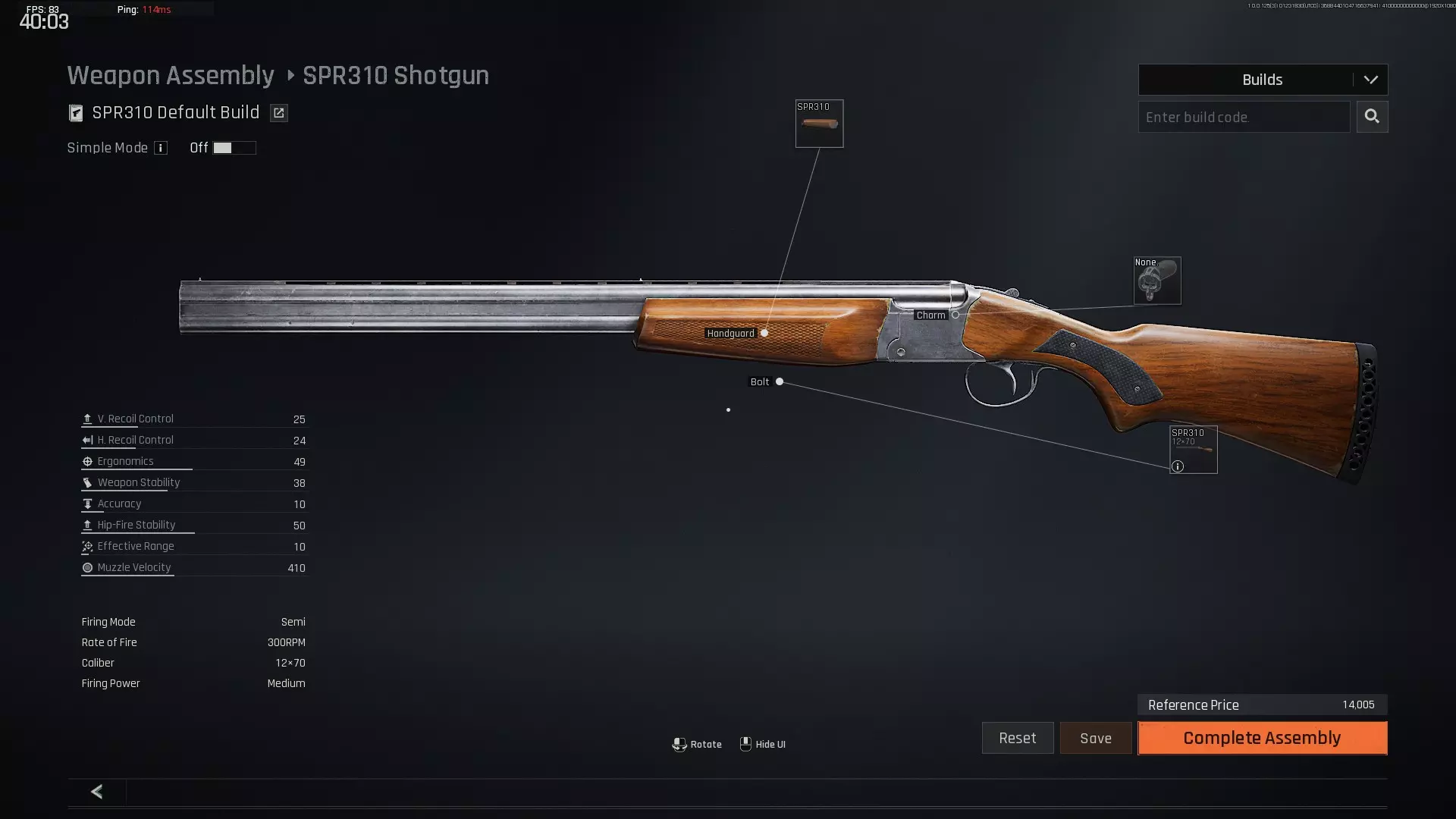The width and height of the screenshot is (1456, 819).
Task: Save the current weapon build
Action: click(1095, 738)
